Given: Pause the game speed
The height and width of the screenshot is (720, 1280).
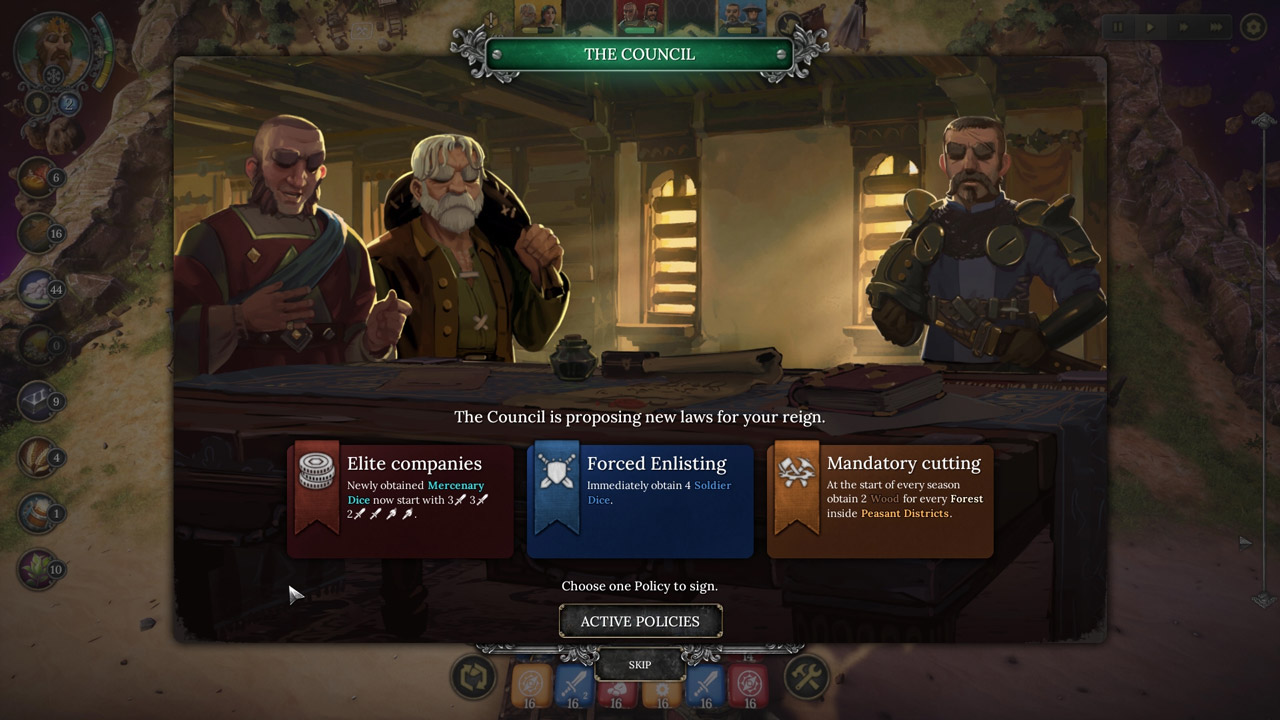Looking at the screenshot, I should point(1118,27).
